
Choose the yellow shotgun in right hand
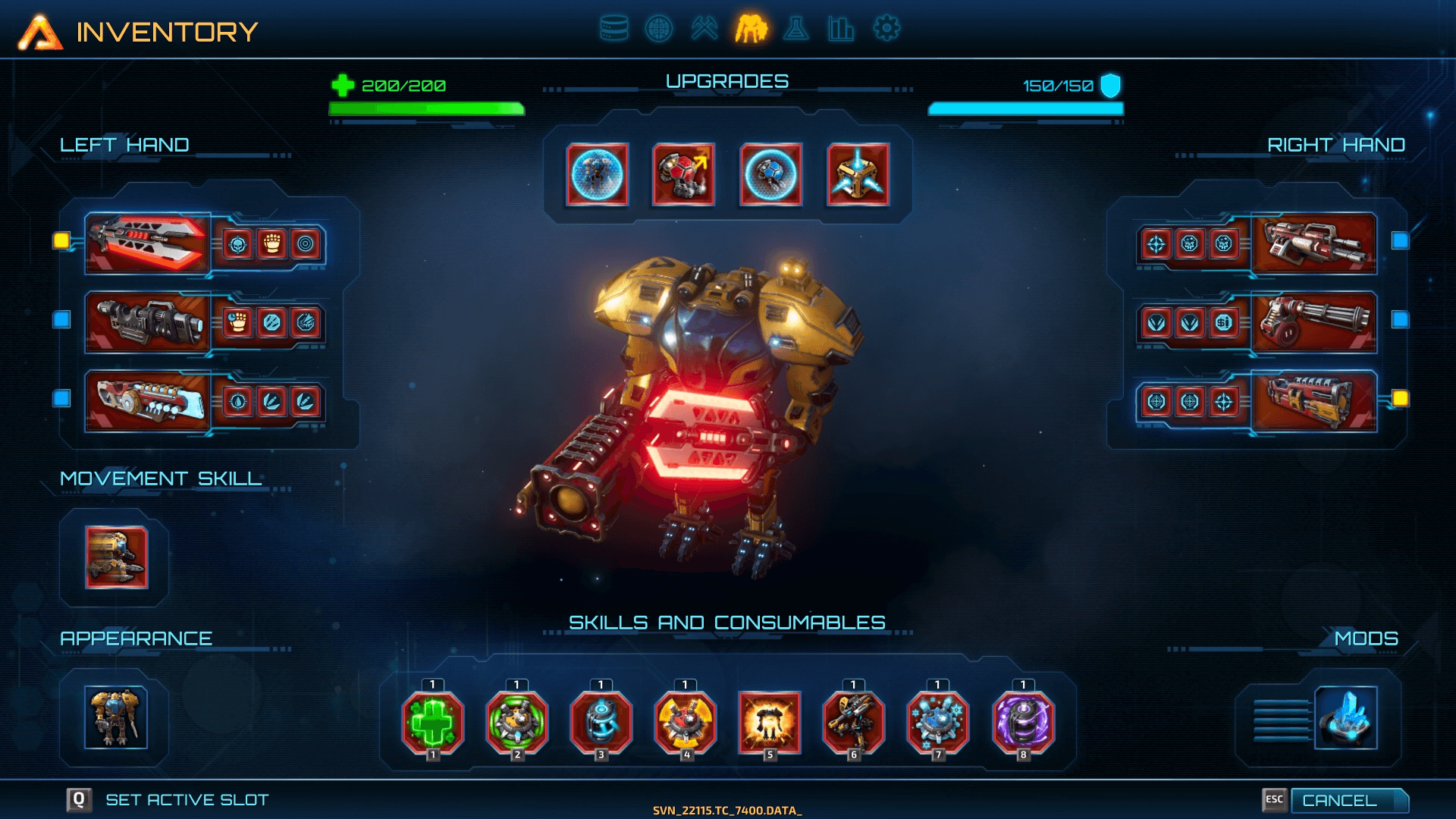1313,401
